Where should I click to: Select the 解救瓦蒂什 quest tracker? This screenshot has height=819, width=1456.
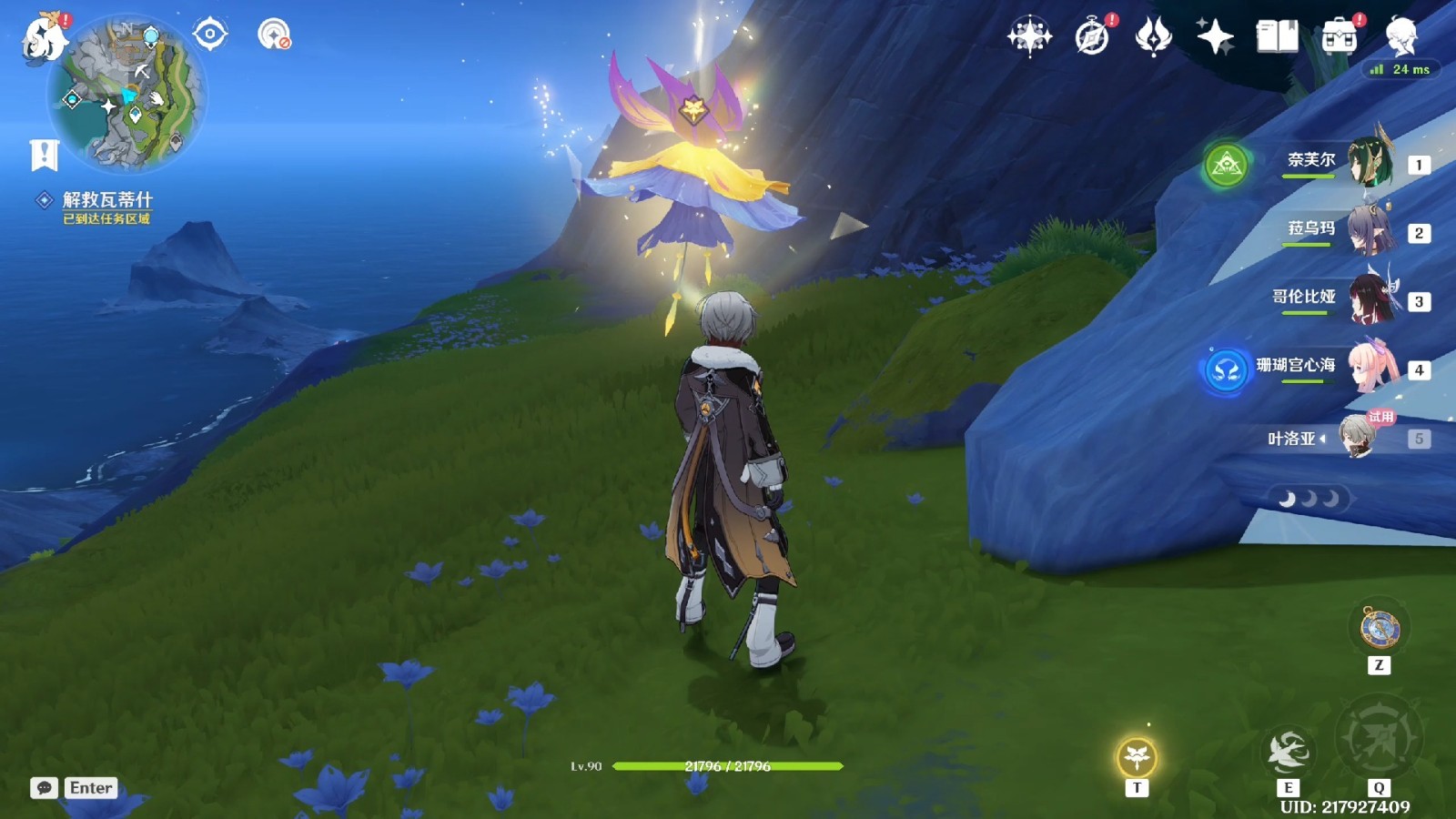pyautogui.click(x=106, y=200)
